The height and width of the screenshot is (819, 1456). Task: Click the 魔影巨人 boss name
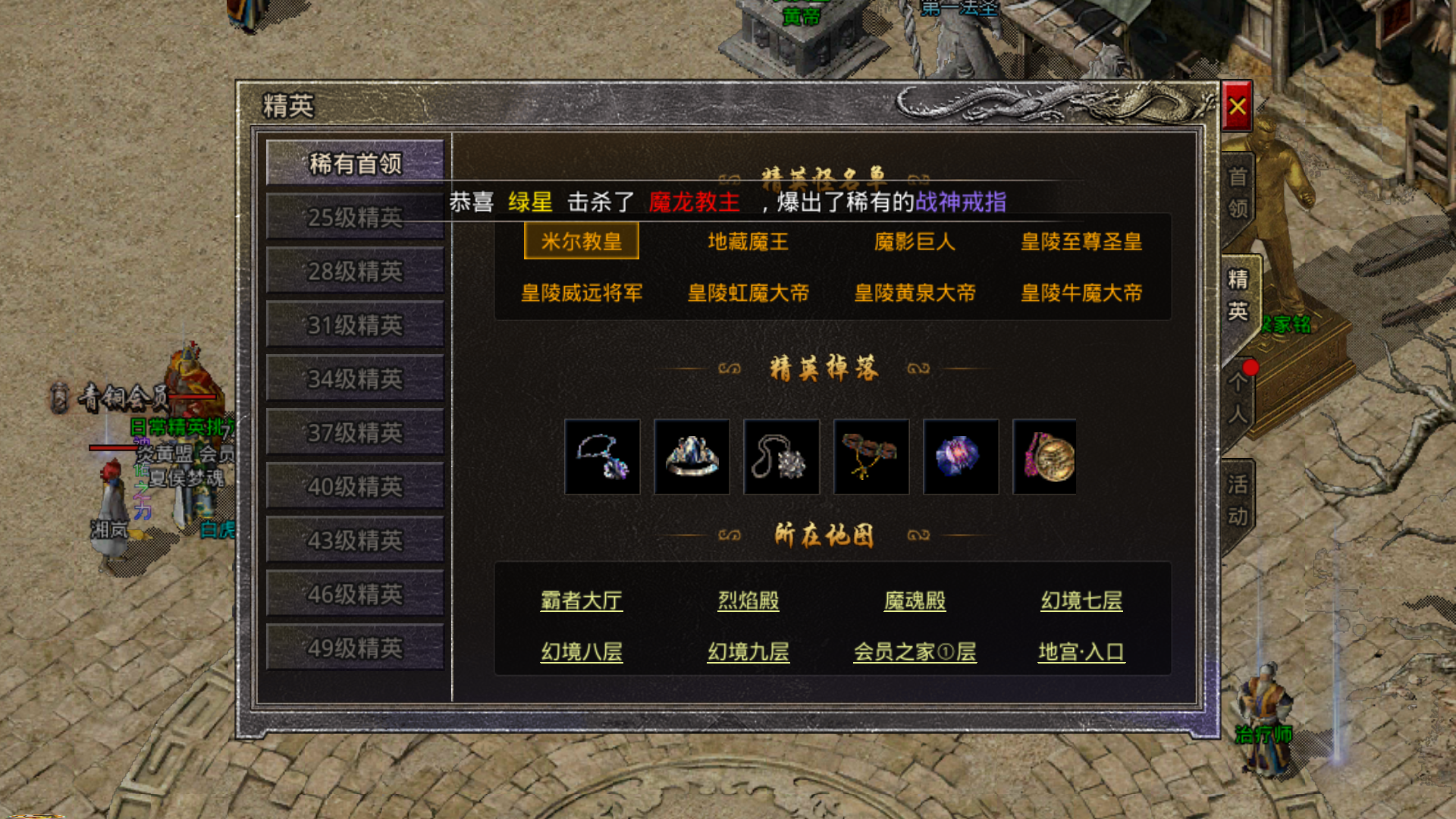(915, 241)
